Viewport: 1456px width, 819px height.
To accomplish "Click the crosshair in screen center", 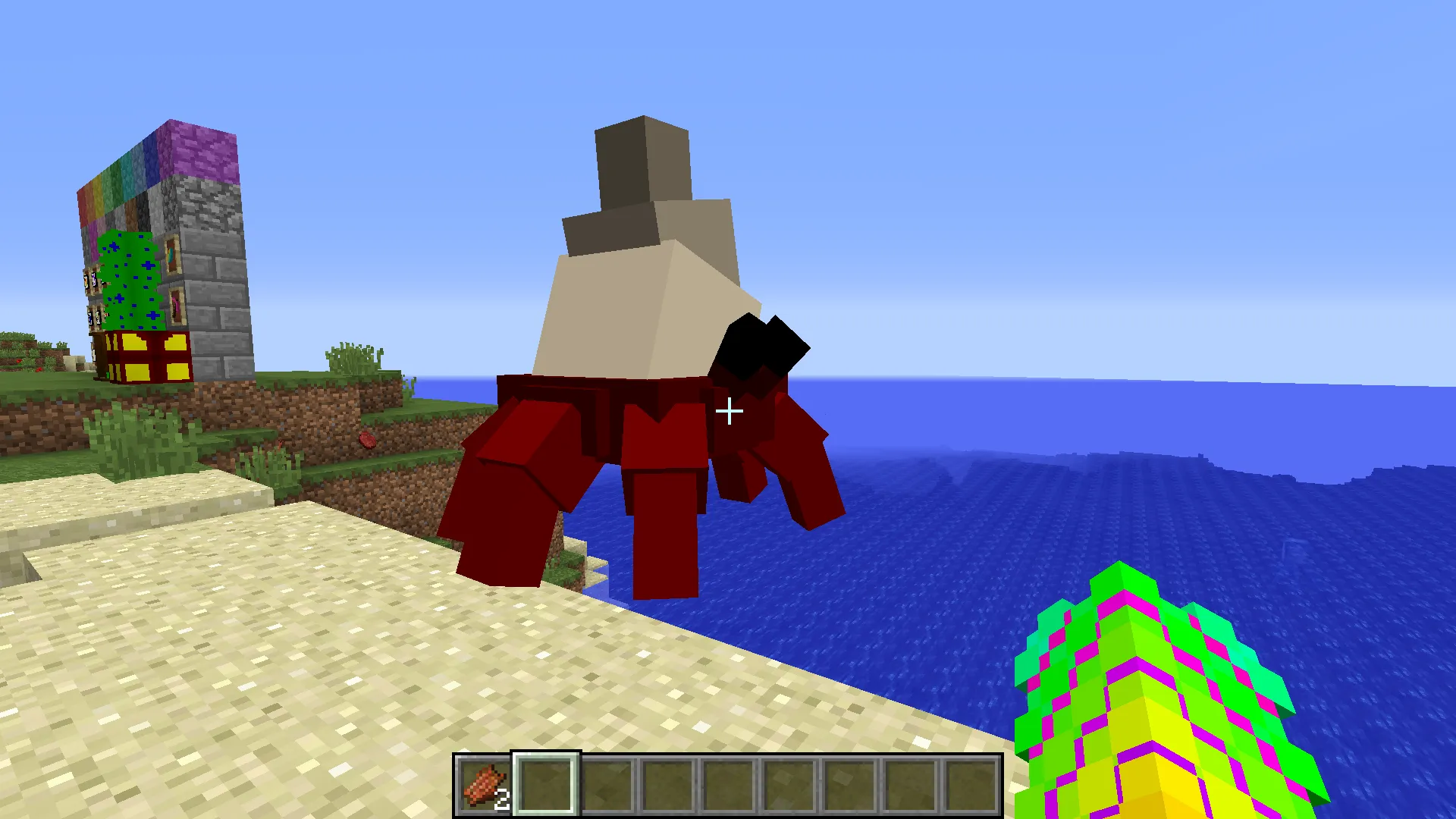I will [x=730, y=411].
